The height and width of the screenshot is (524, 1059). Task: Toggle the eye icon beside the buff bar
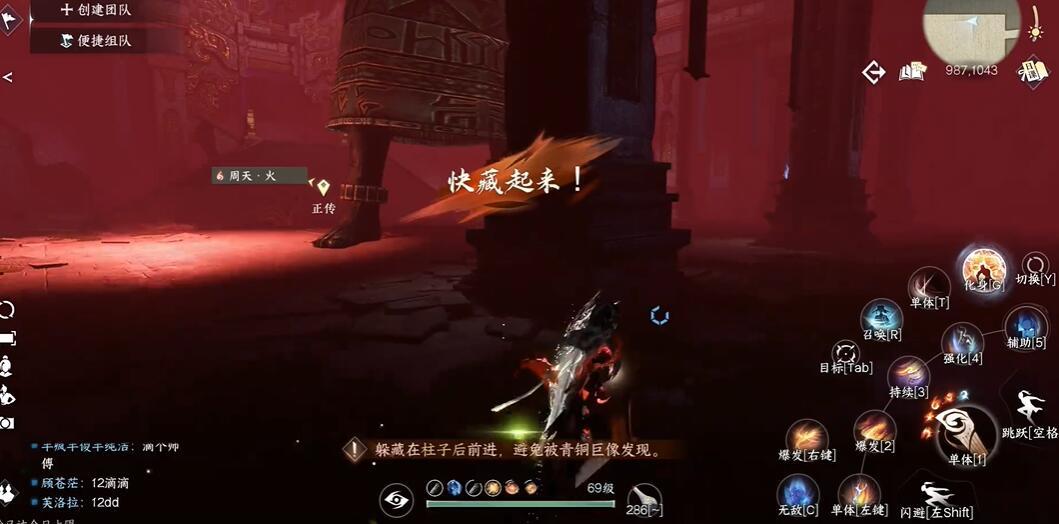tap(397, 499)
